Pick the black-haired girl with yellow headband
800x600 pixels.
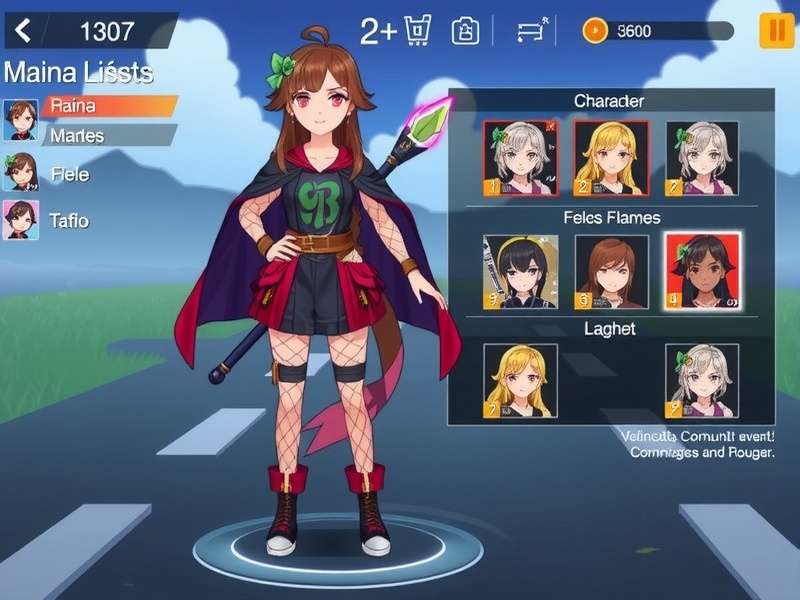pyautogui.click(x=520, y=271)
